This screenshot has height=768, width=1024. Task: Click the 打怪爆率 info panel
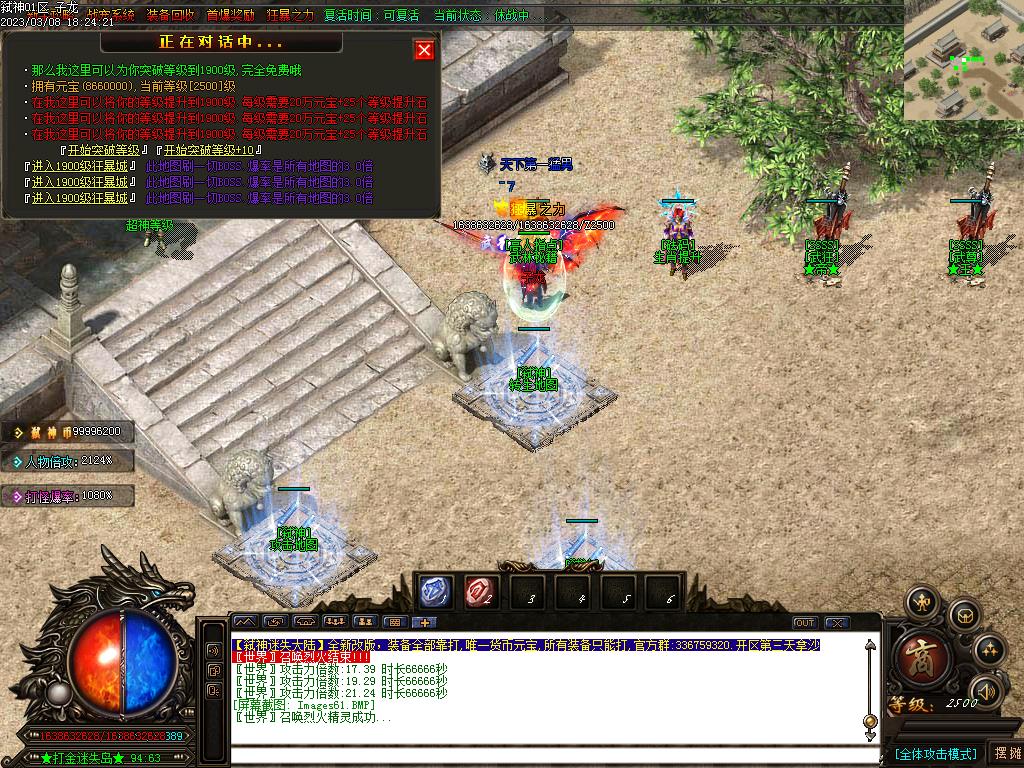click(68, 495)
